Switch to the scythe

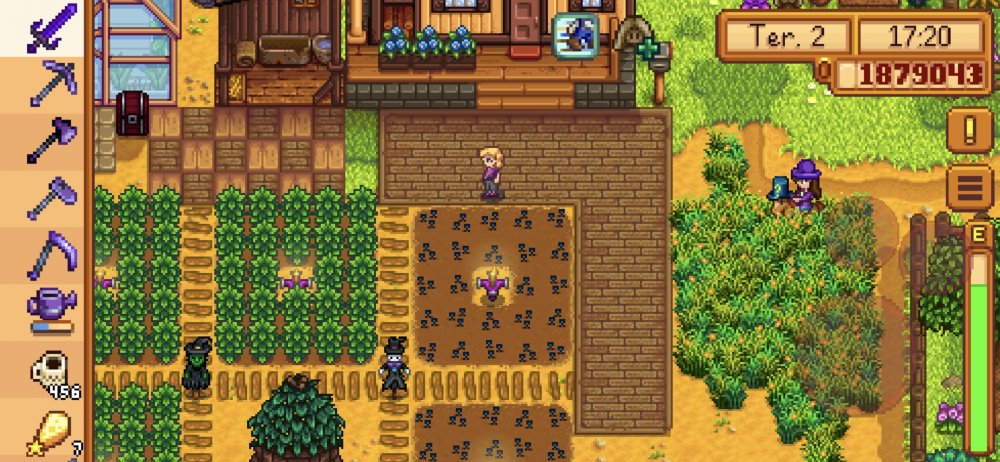(49, 255)
